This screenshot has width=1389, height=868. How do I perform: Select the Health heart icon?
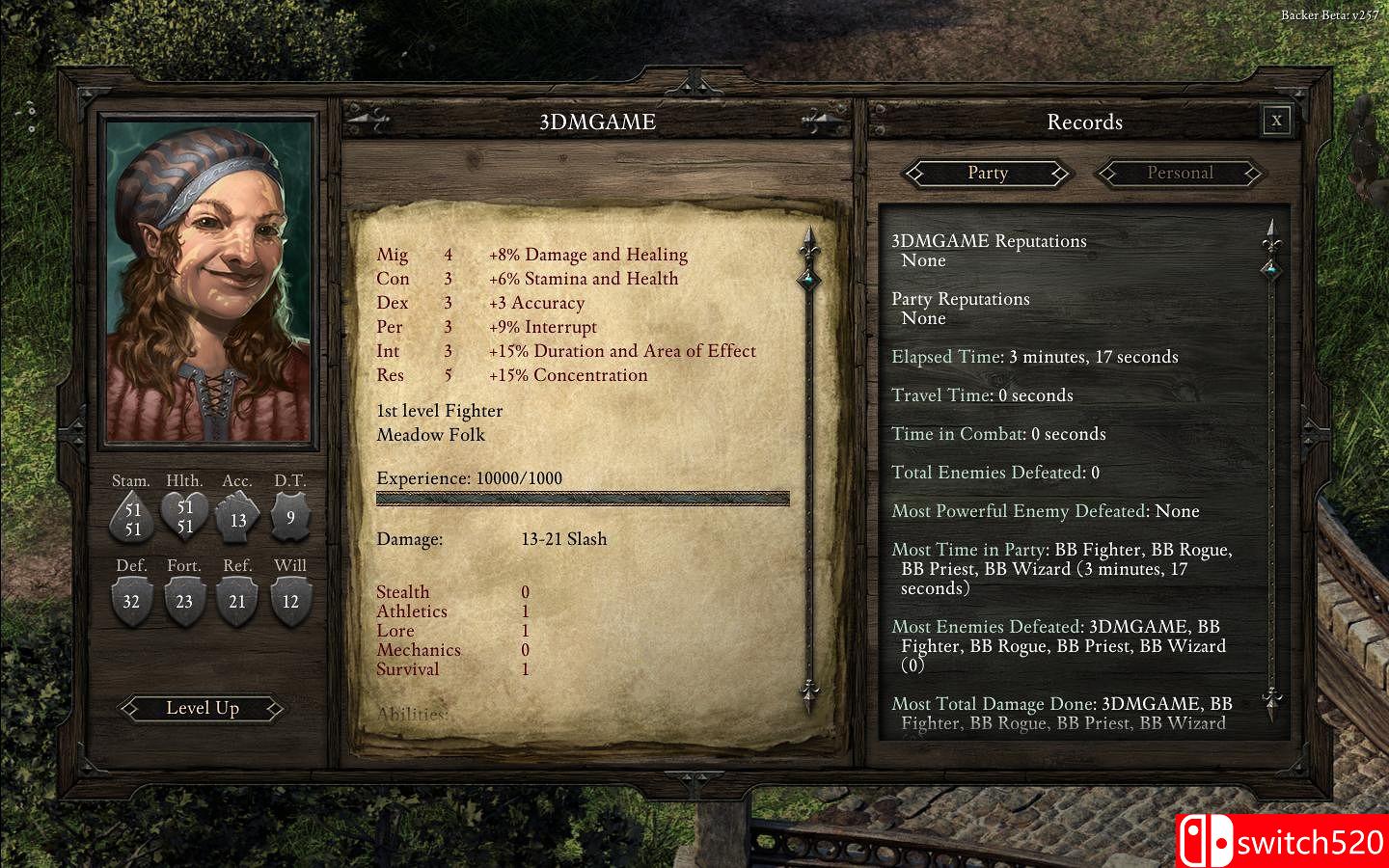tap(185, 516)
